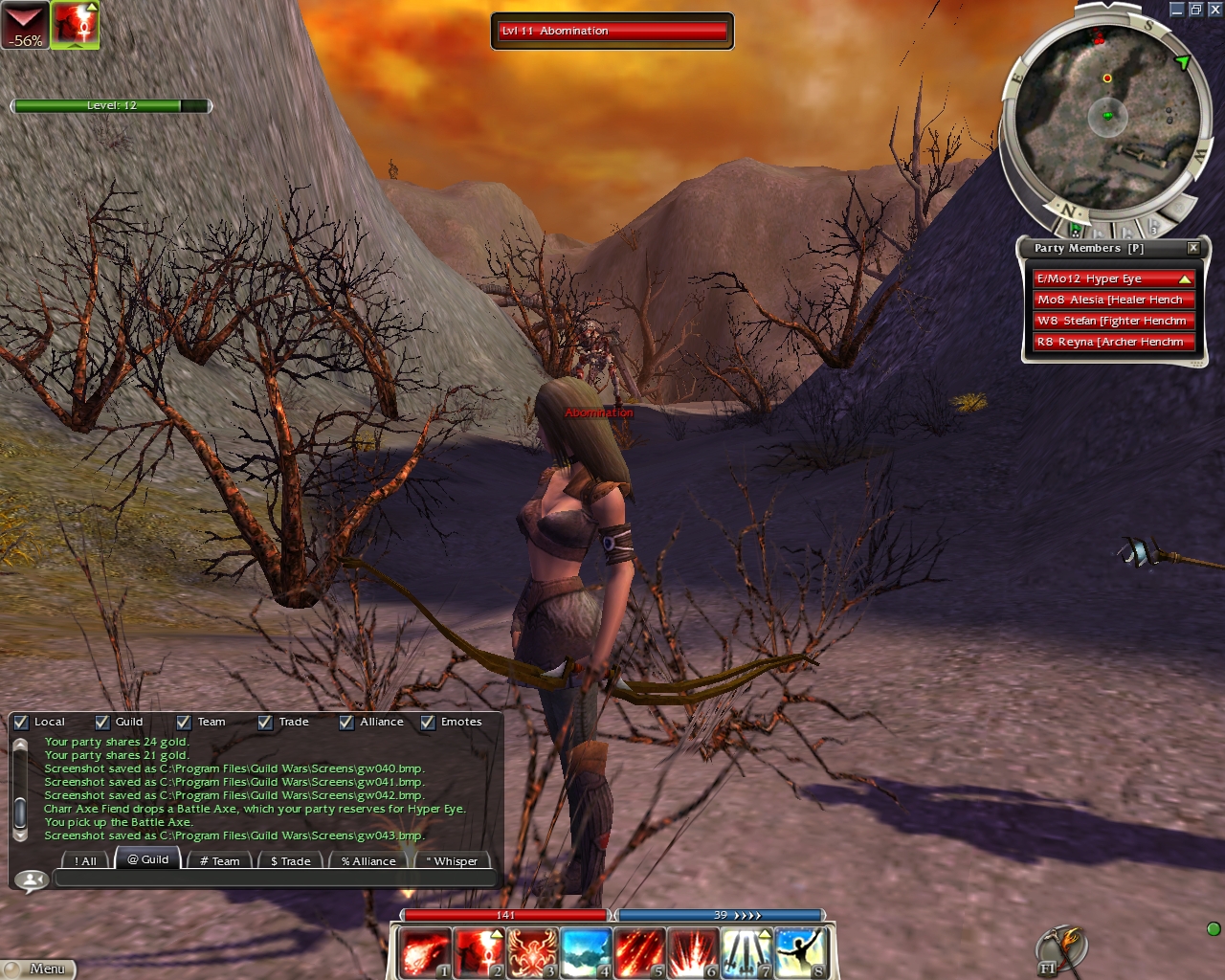Screen dimensions: 1225x980
Task: Select the Whisper chat tab
Action: [x=451, y=860]
